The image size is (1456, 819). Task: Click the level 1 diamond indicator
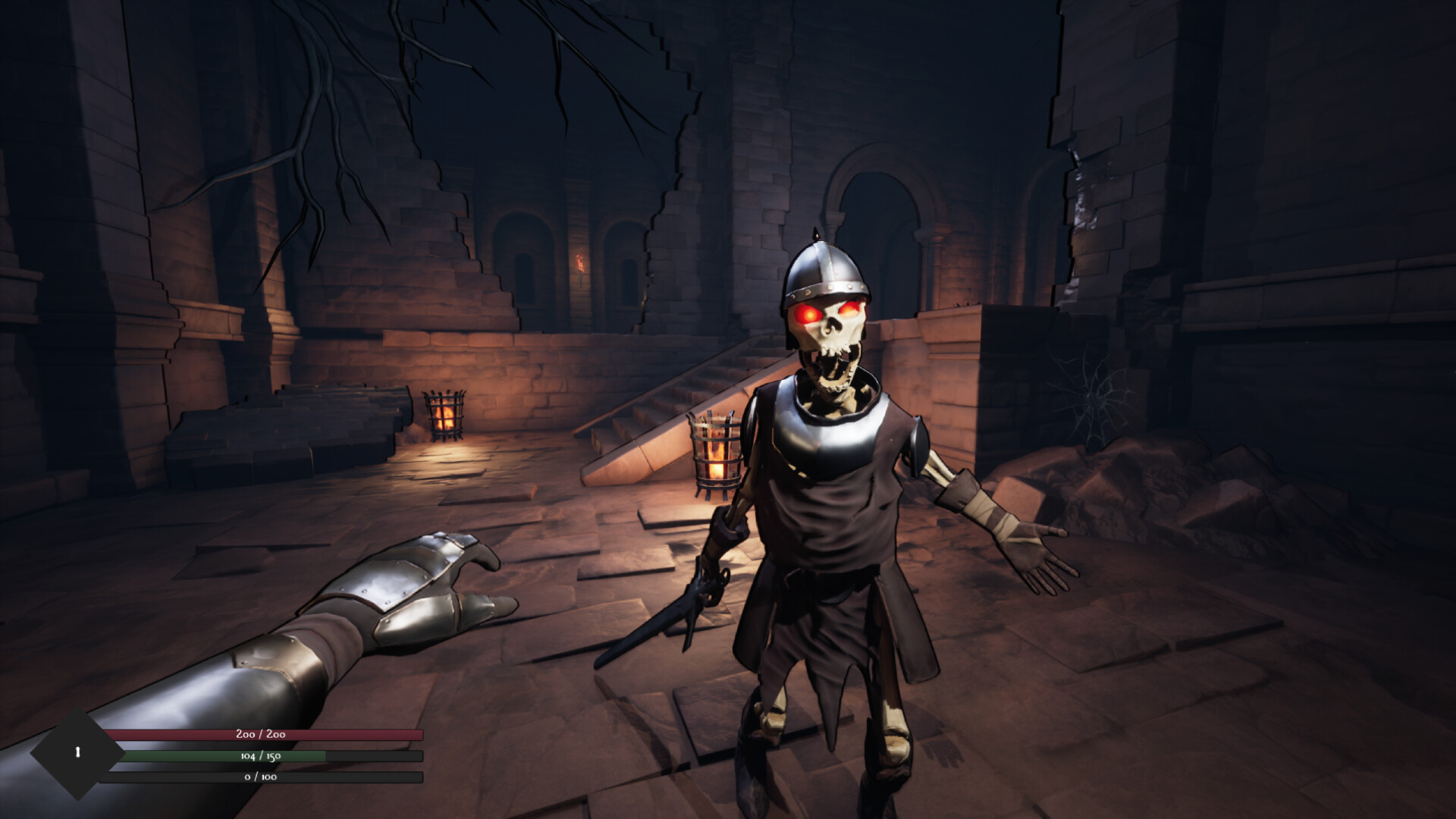coord(76,751)
